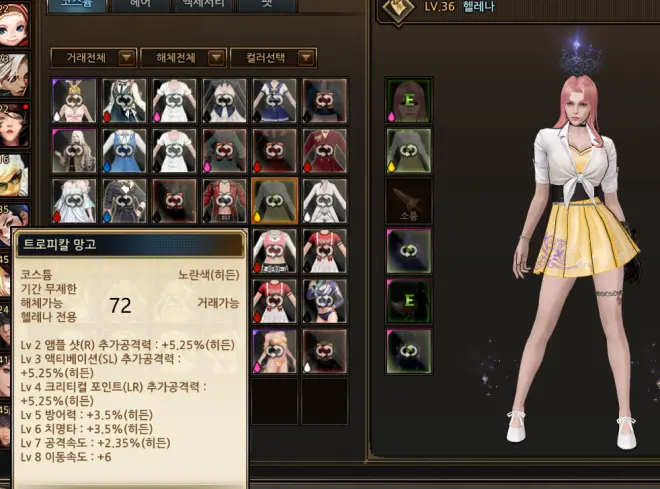This screenshot has height=489, width=660.
Task: Open the 거래전체 trade filter dropdown
Action: [x=93, y=58]
